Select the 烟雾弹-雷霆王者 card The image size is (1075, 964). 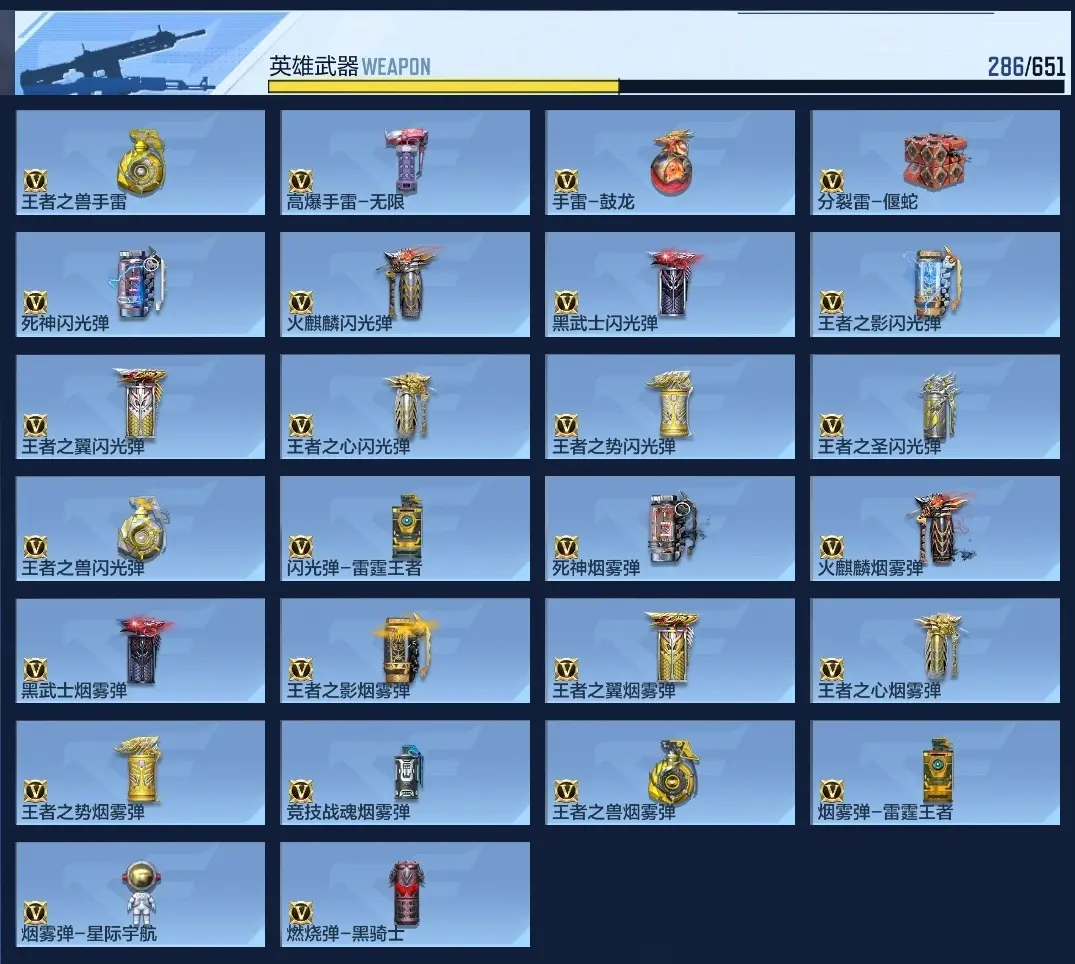pyautogui.click(x=935, y=773)
